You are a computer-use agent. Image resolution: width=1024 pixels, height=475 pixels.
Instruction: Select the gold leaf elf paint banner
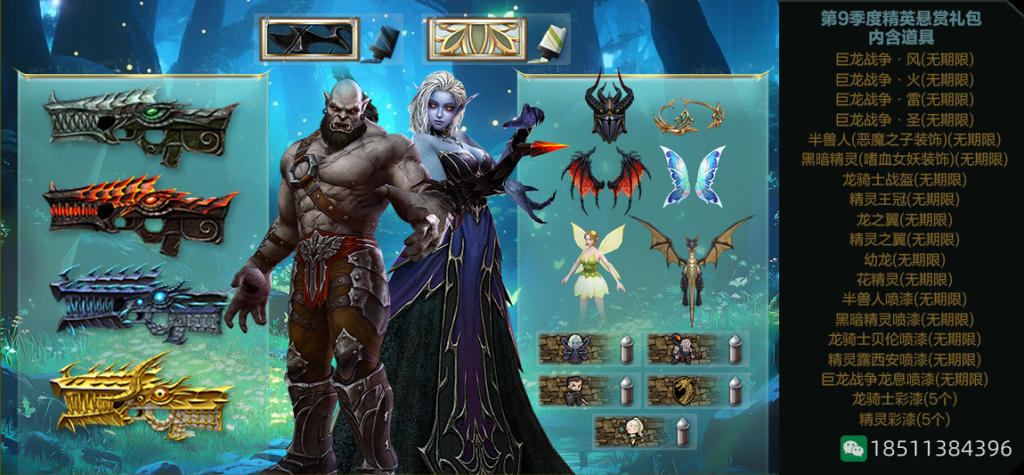476,40
